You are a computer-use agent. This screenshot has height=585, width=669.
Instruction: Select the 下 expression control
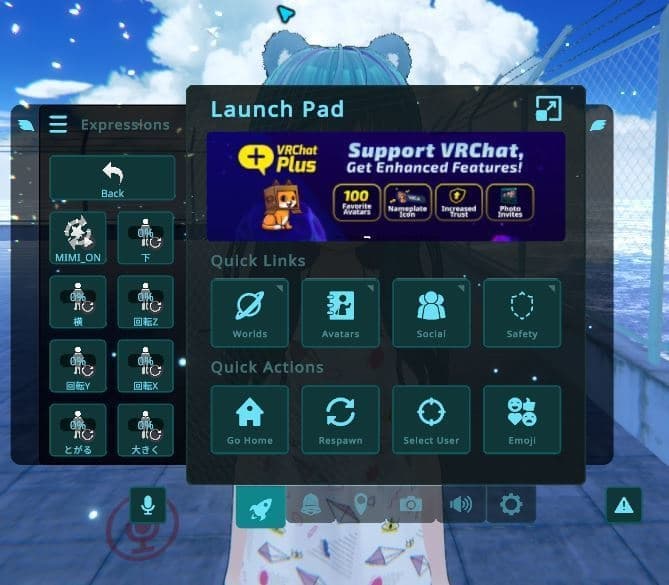point(145,237)
